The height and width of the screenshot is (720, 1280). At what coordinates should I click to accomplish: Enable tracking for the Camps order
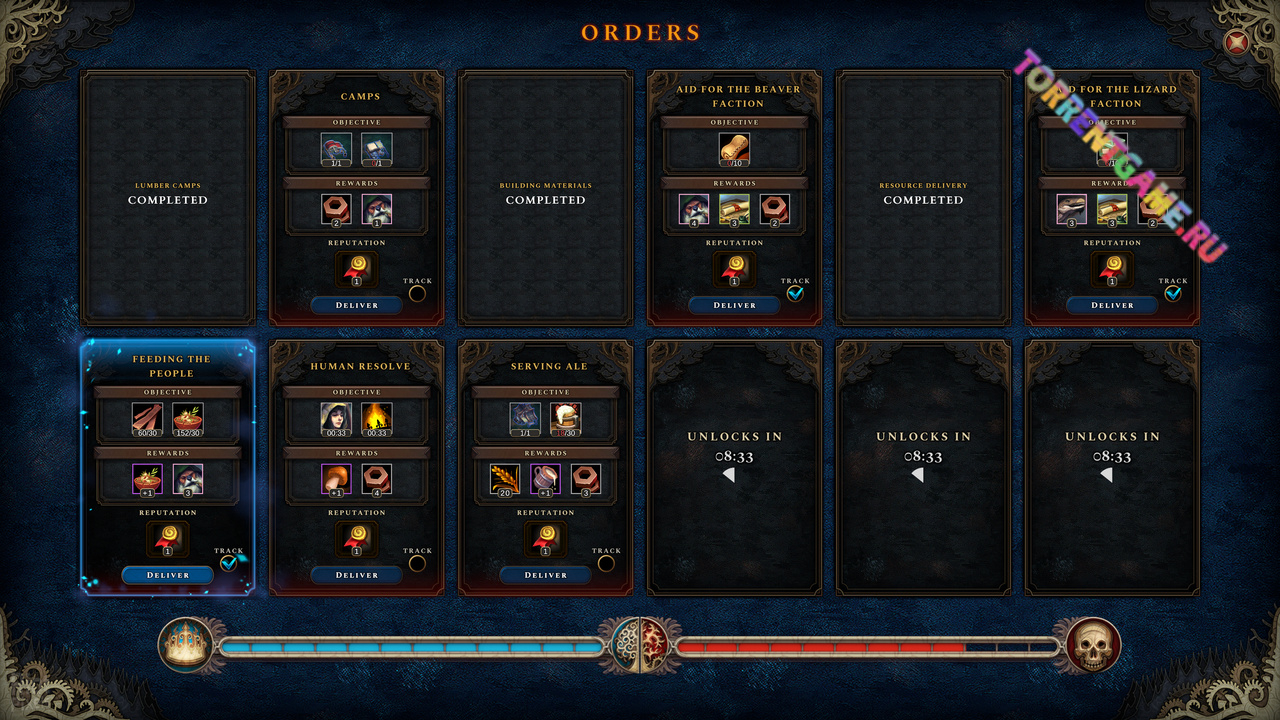(x=417, y=293)
